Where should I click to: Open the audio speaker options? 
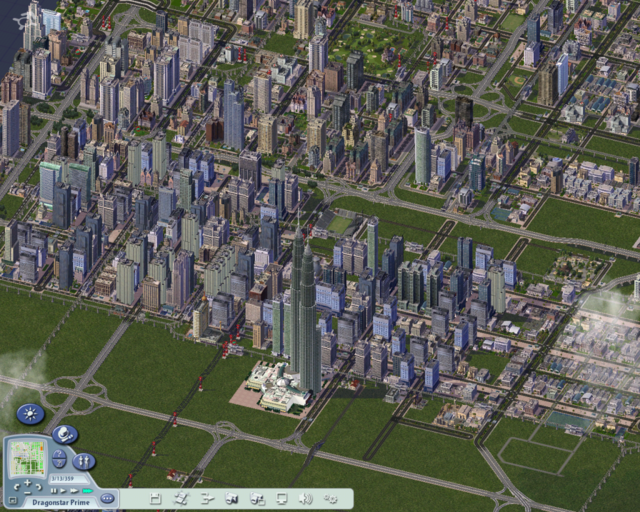click(x=305, y=497)
